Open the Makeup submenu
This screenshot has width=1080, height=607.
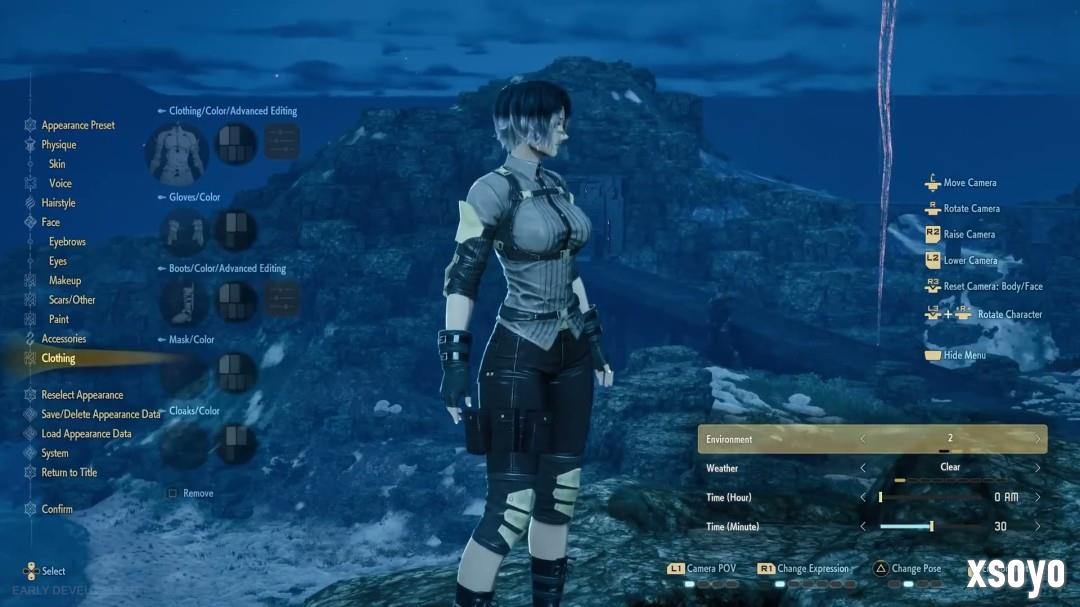coord(65,281)
